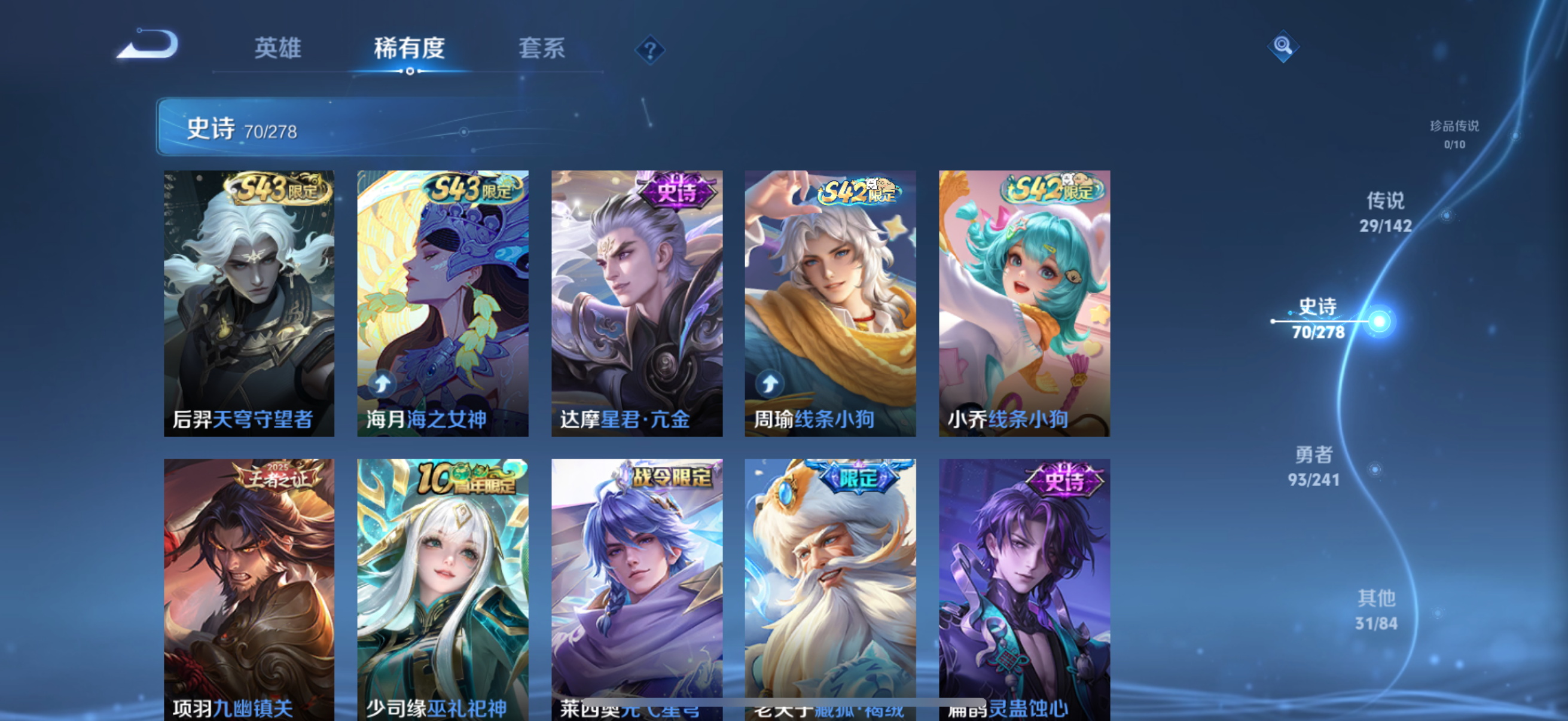Screen dimensions: 1568x721
Task: Select the 勇者 rarity category
Action: [1315, 468]
